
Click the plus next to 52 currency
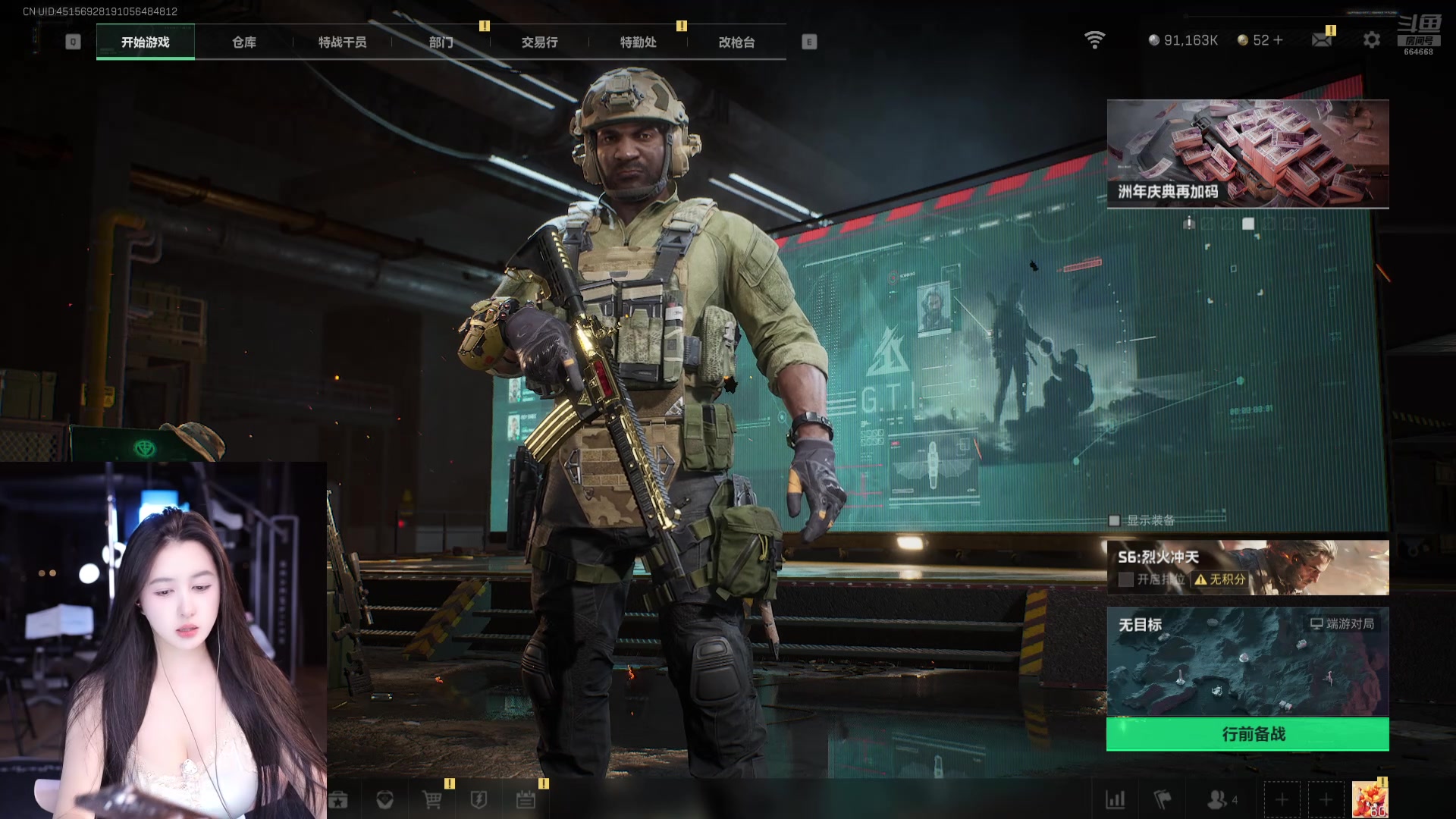(1279, 40)
